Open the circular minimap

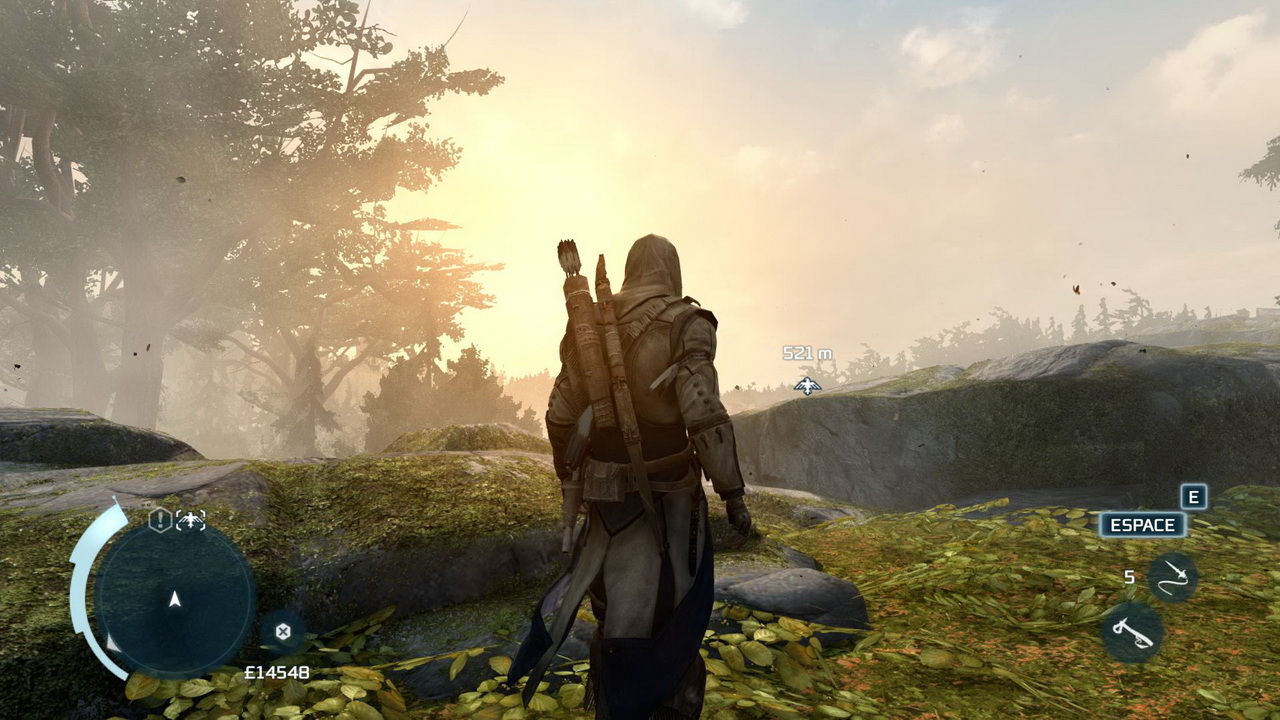click(x=175, y=598)
